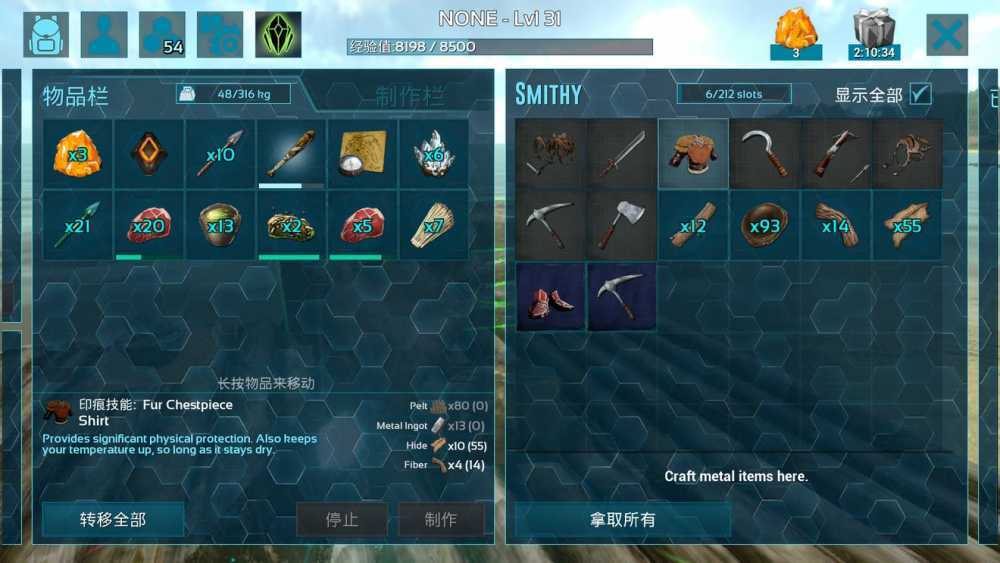Select the x93 item stack in Smithy
1000x563 pixels.
764,225
